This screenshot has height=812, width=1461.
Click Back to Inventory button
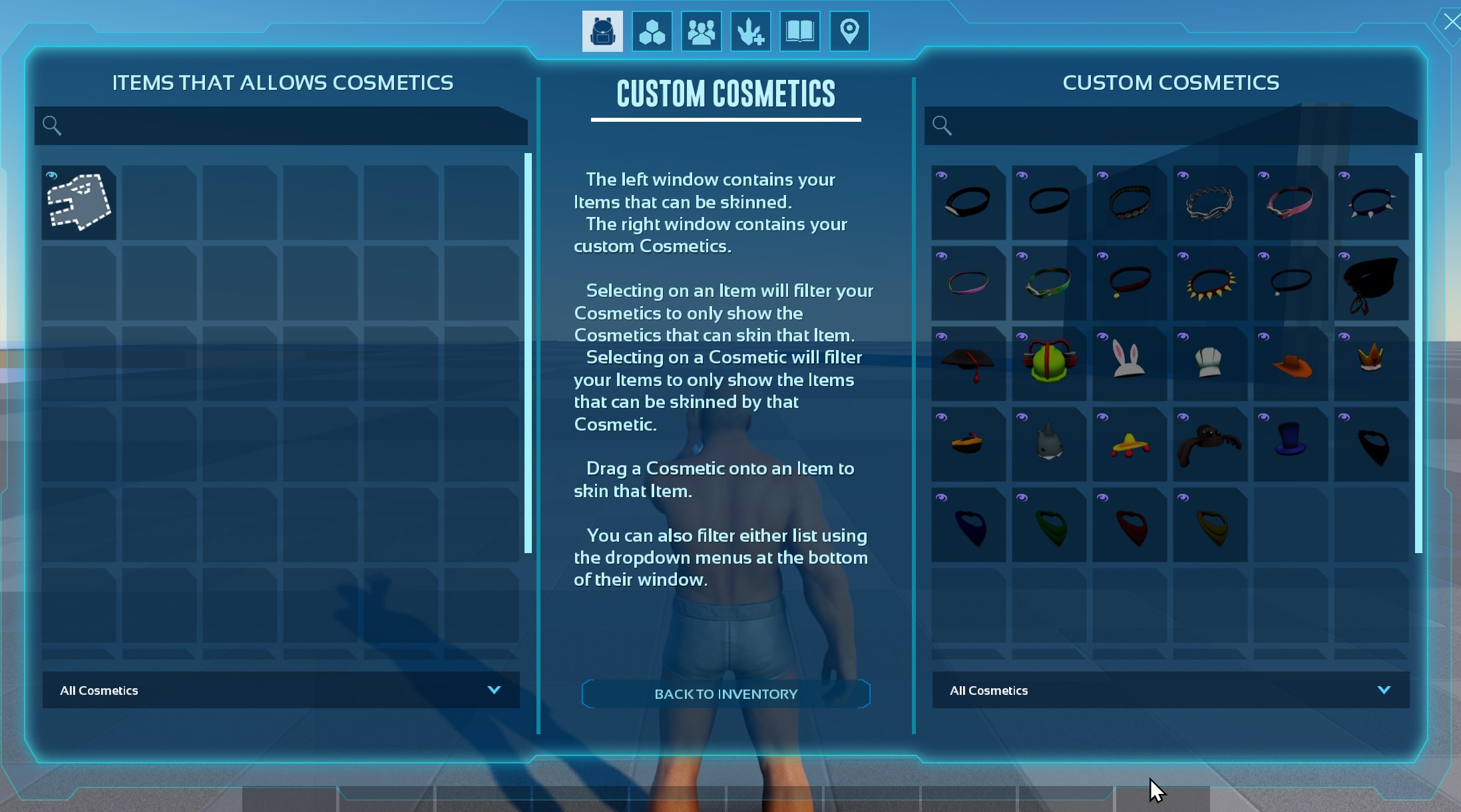click(x=726, y=694)
